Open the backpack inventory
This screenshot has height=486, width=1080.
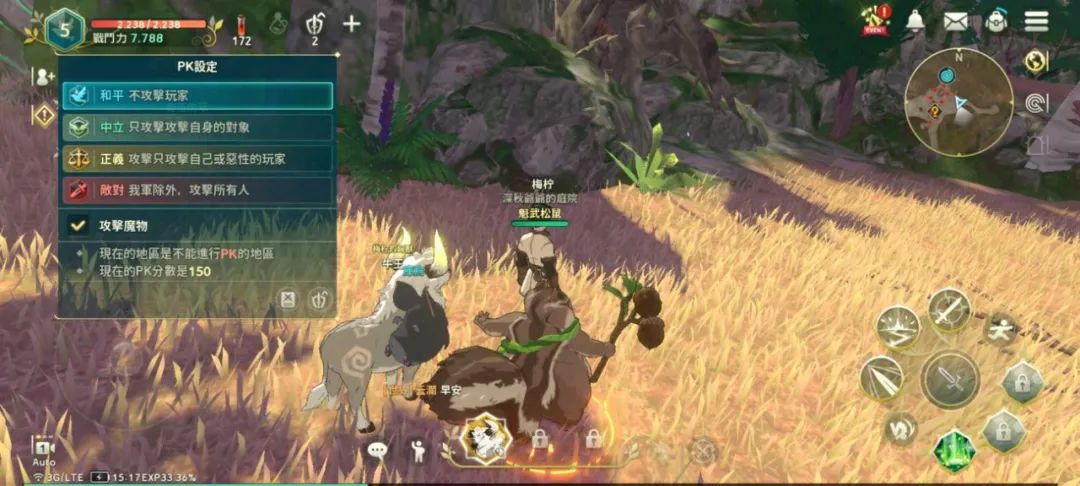(x=996, y=20)
